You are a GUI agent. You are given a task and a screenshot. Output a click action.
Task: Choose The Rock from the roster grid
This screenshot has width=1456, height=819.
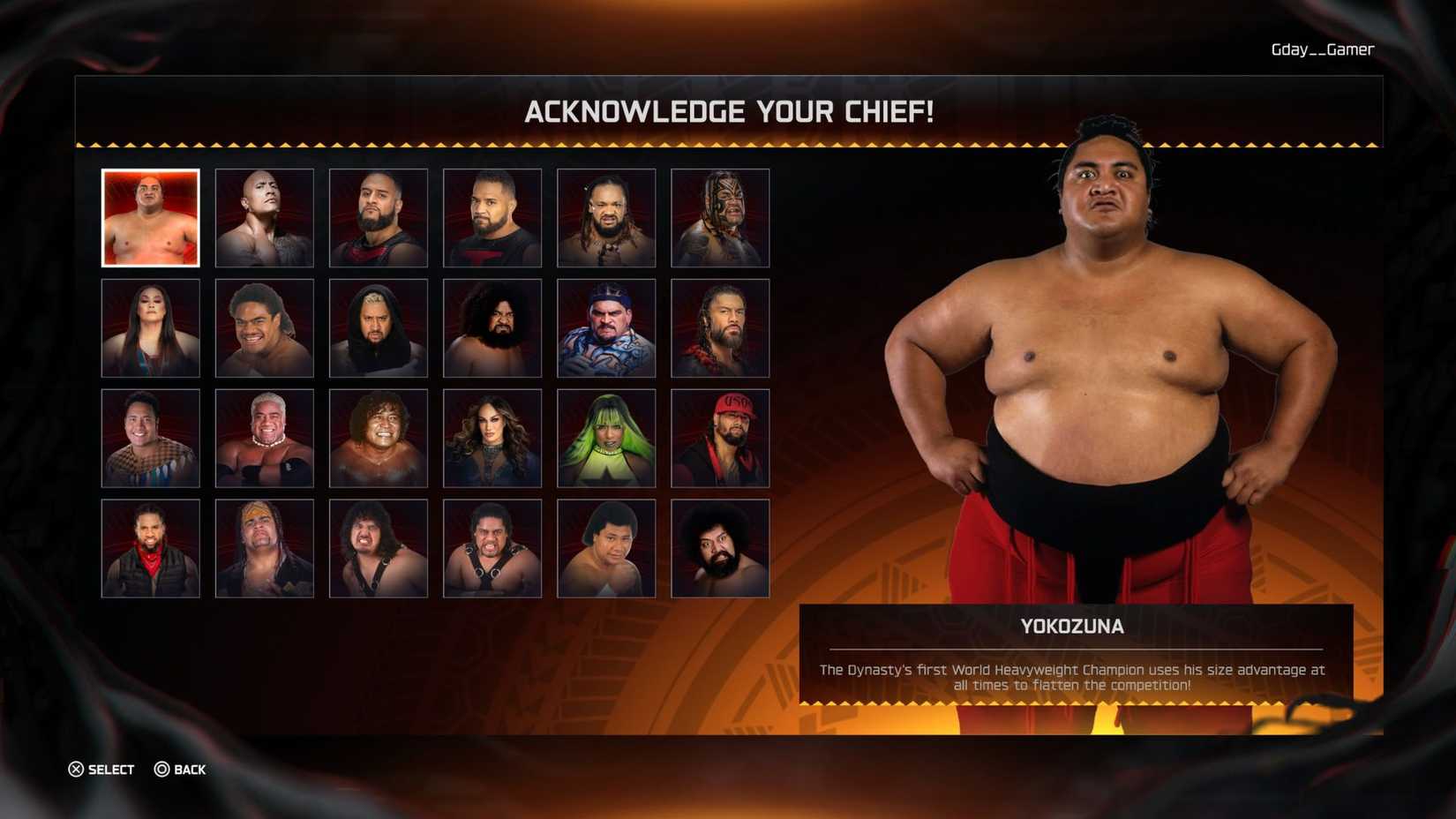(264, 217)
